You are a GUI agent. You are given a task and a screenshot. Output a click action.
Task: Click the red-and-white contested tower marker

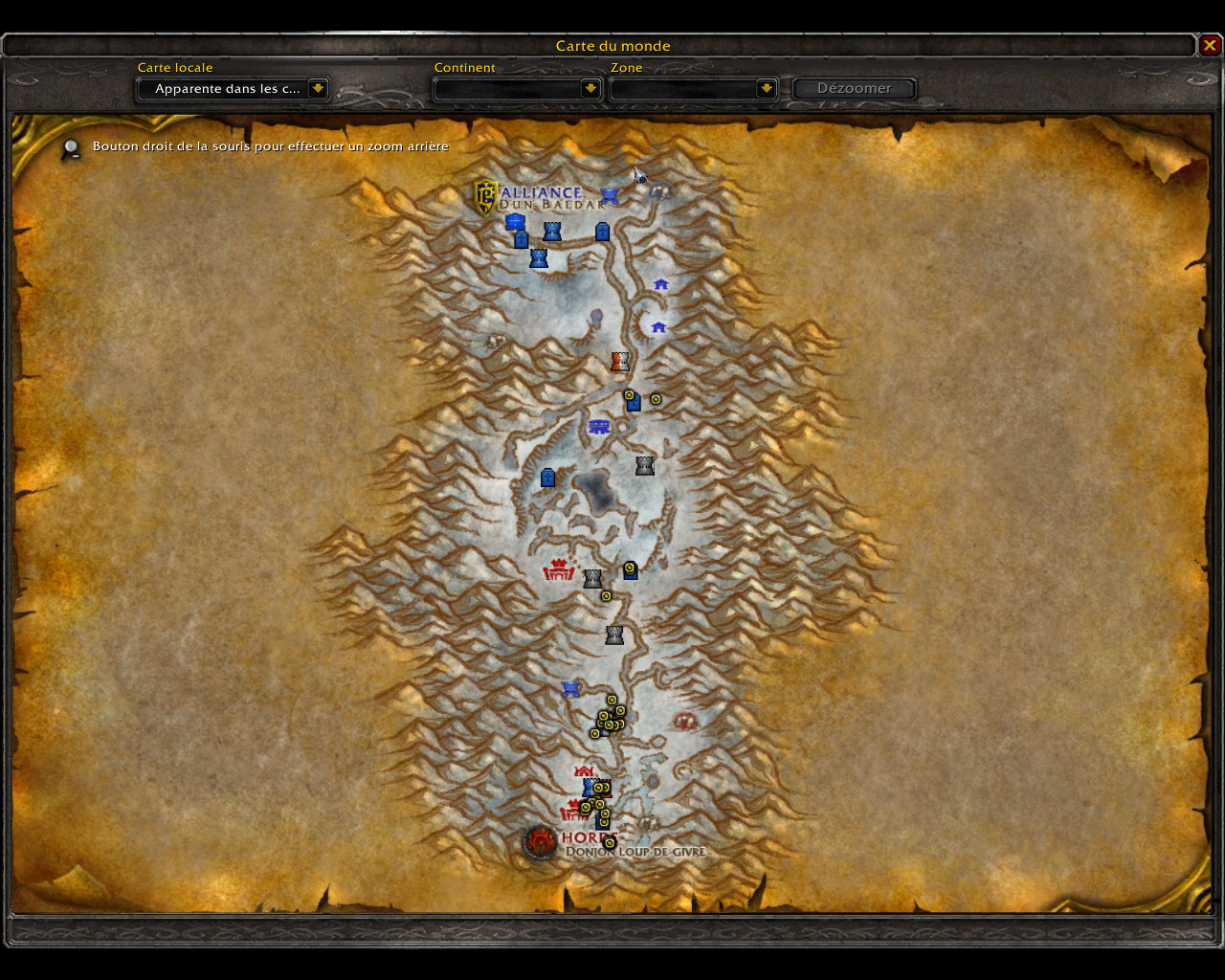(620, 362)
